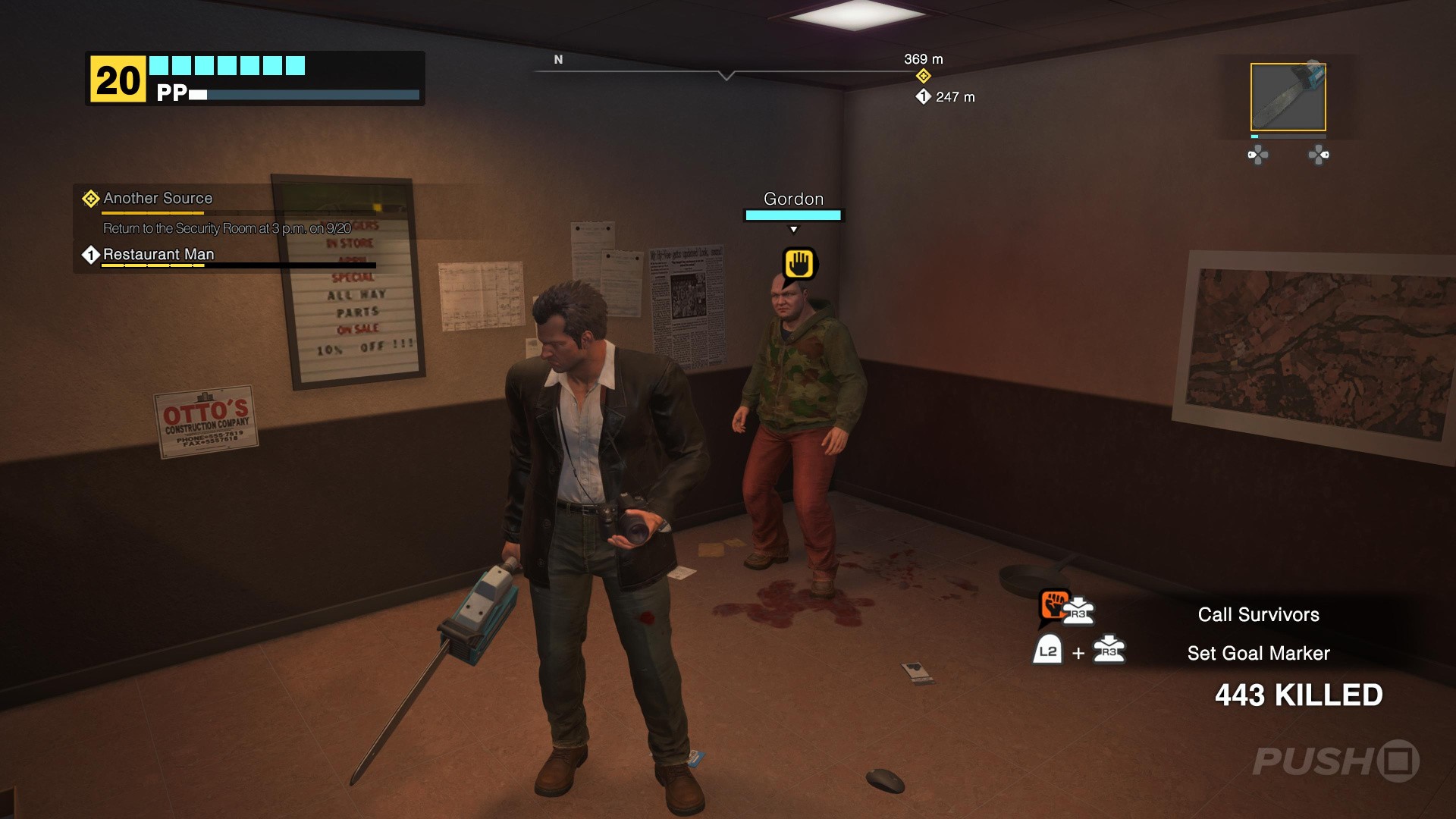
Task: Click the Restaurant Man numbered objective icon
Action: point(89,255)
